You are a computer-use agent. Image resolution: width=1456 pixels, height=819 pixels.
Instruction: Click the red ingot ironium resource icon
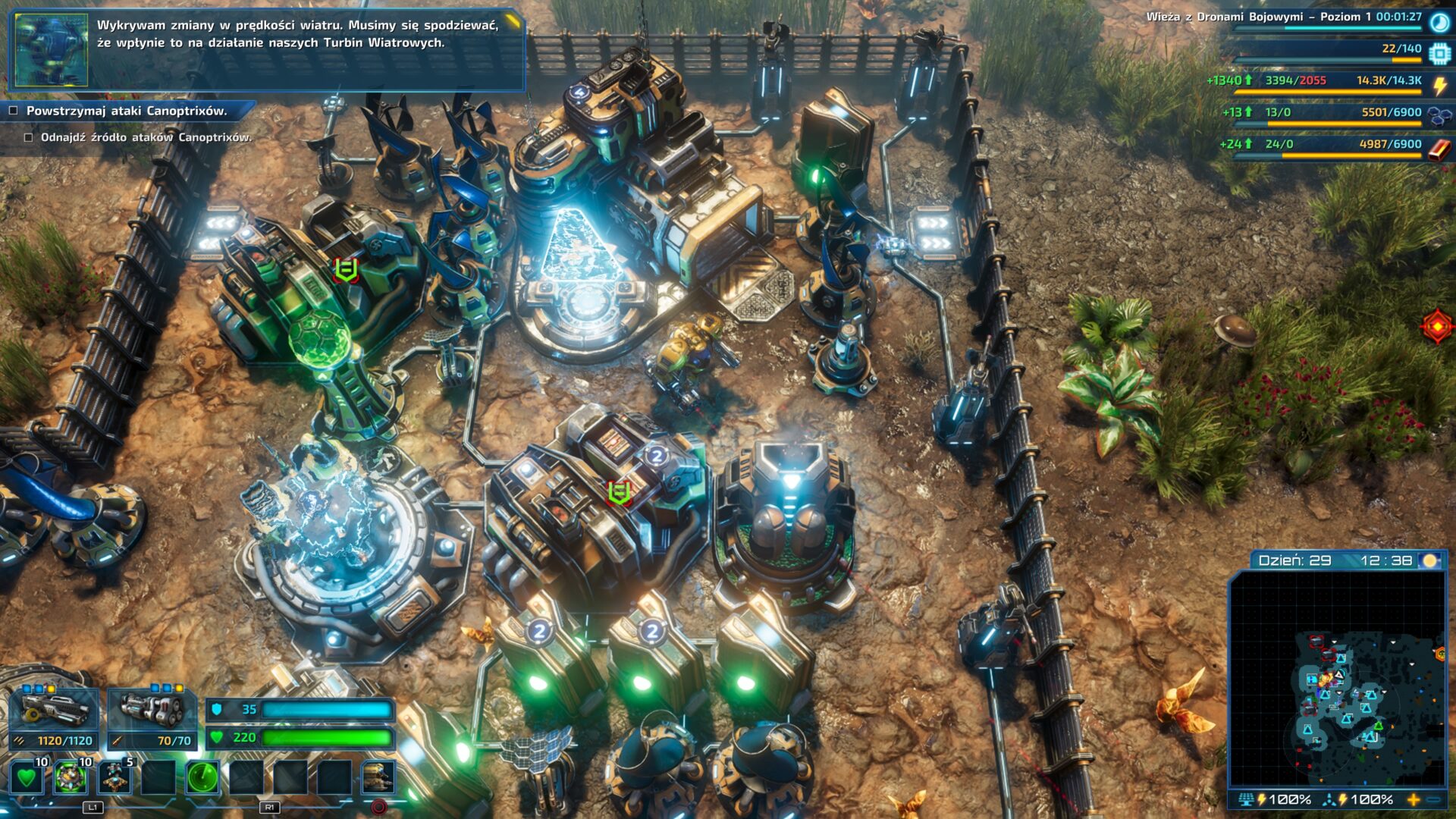(x=1439, y=148)
